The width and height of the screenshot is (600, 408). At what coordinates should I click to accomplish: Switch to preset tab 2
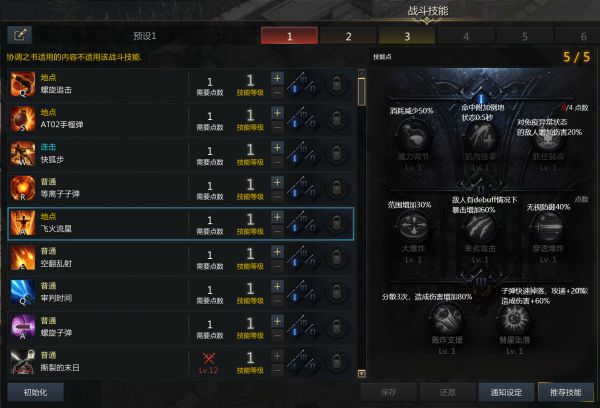[x=348, y=36]
